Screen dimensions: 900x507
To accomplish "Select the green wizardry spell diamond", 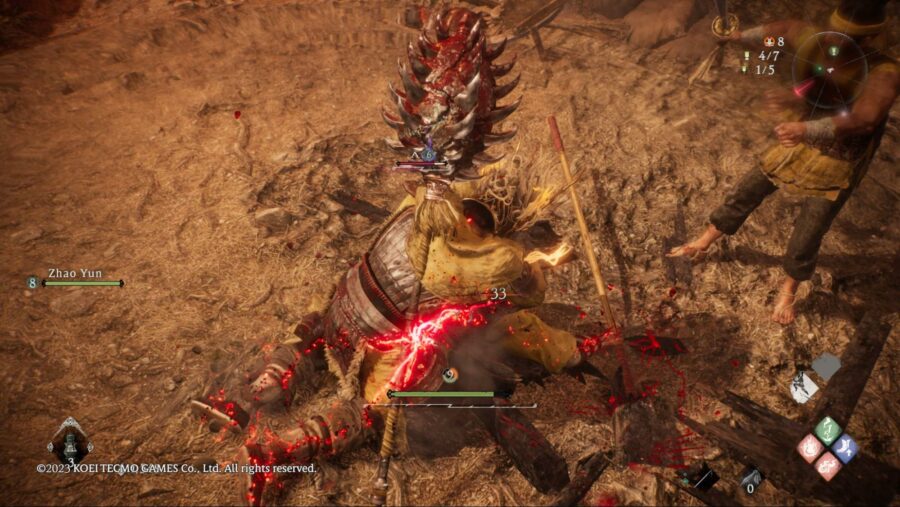I will point(827,431).
